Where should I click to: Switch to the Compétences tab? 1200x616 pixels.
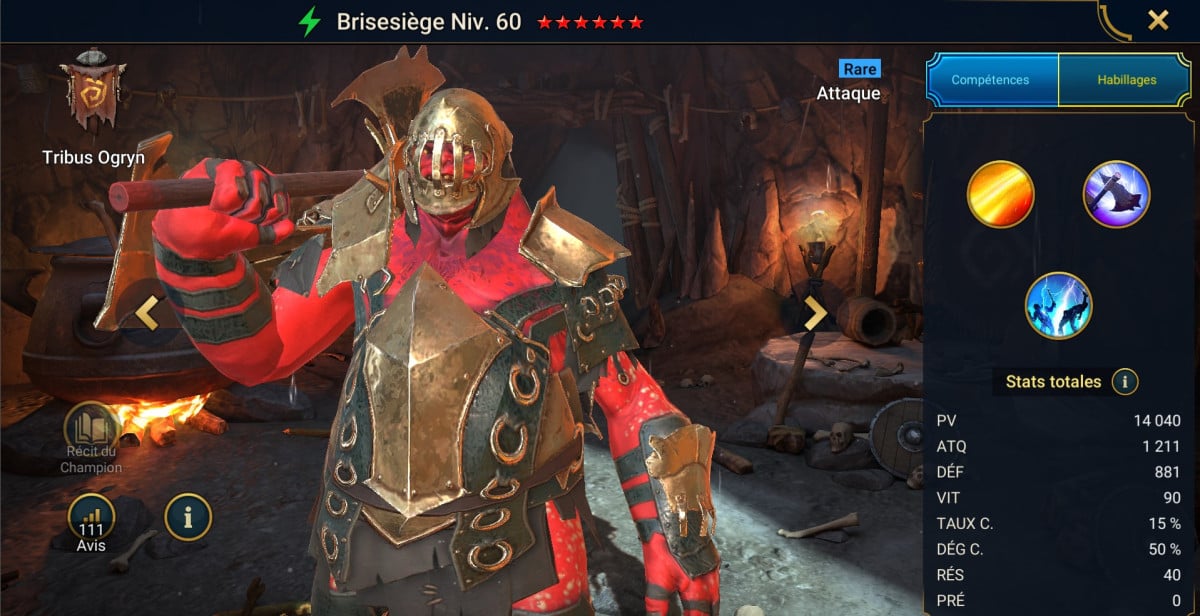point(992,80)
